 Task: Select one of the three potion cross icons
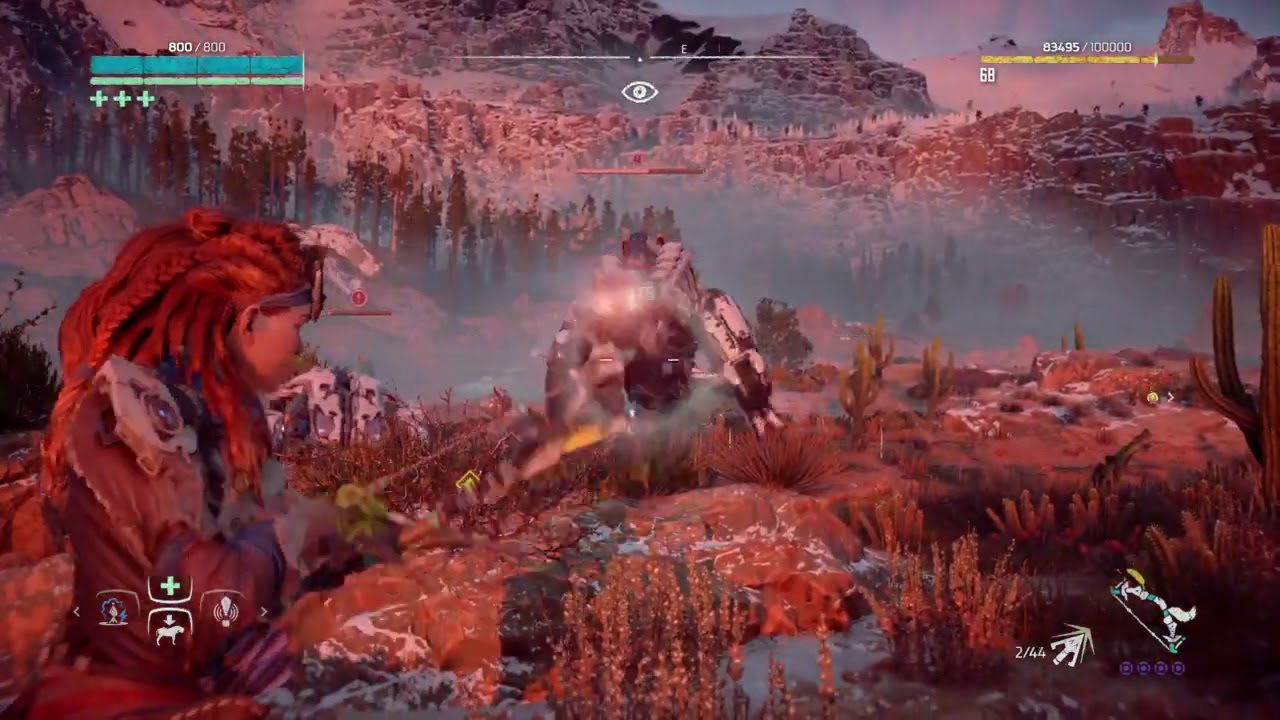(x=121, y=99)
